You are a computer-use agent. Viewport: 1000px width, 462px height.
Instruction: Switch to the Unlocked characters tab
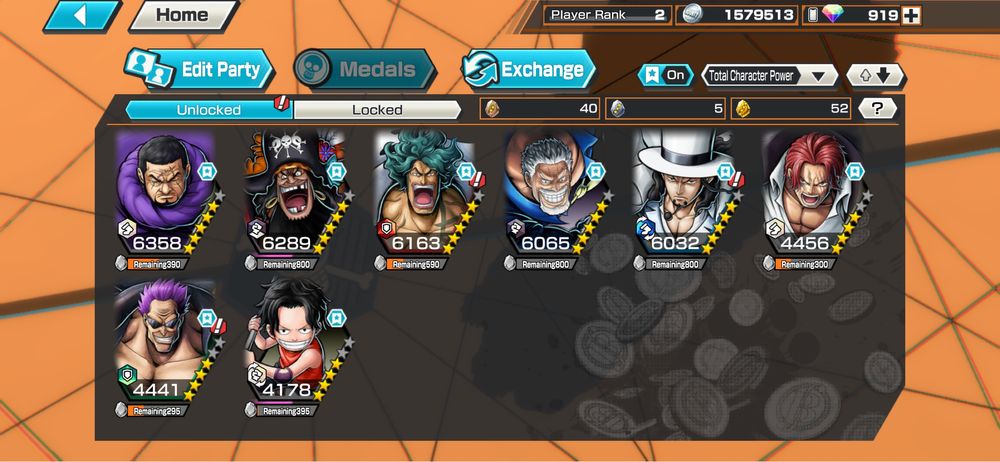(x=208, y=109)
